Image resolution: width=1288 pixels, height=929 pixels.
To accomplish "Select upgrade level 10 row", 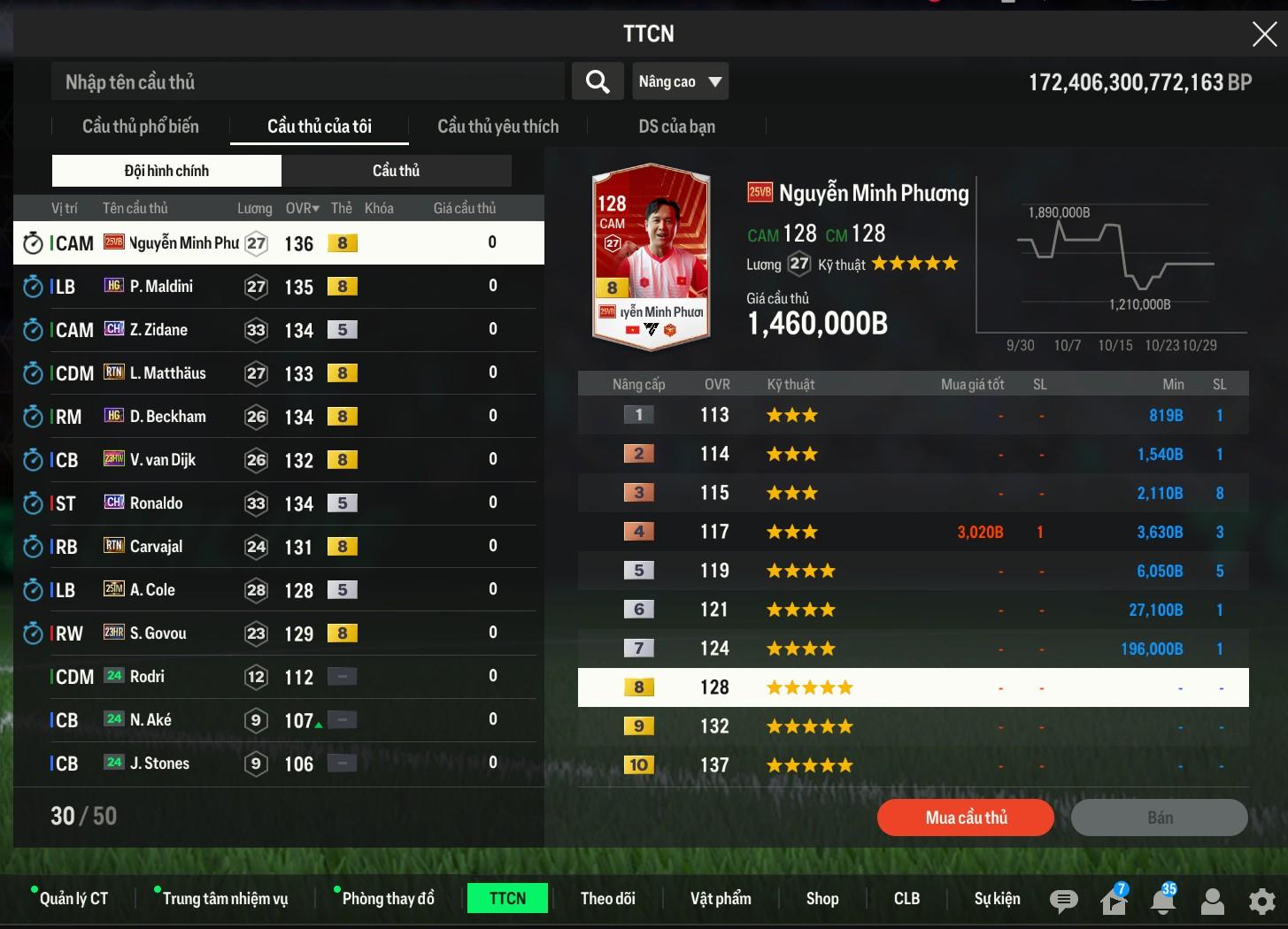I will coord(913,765).
